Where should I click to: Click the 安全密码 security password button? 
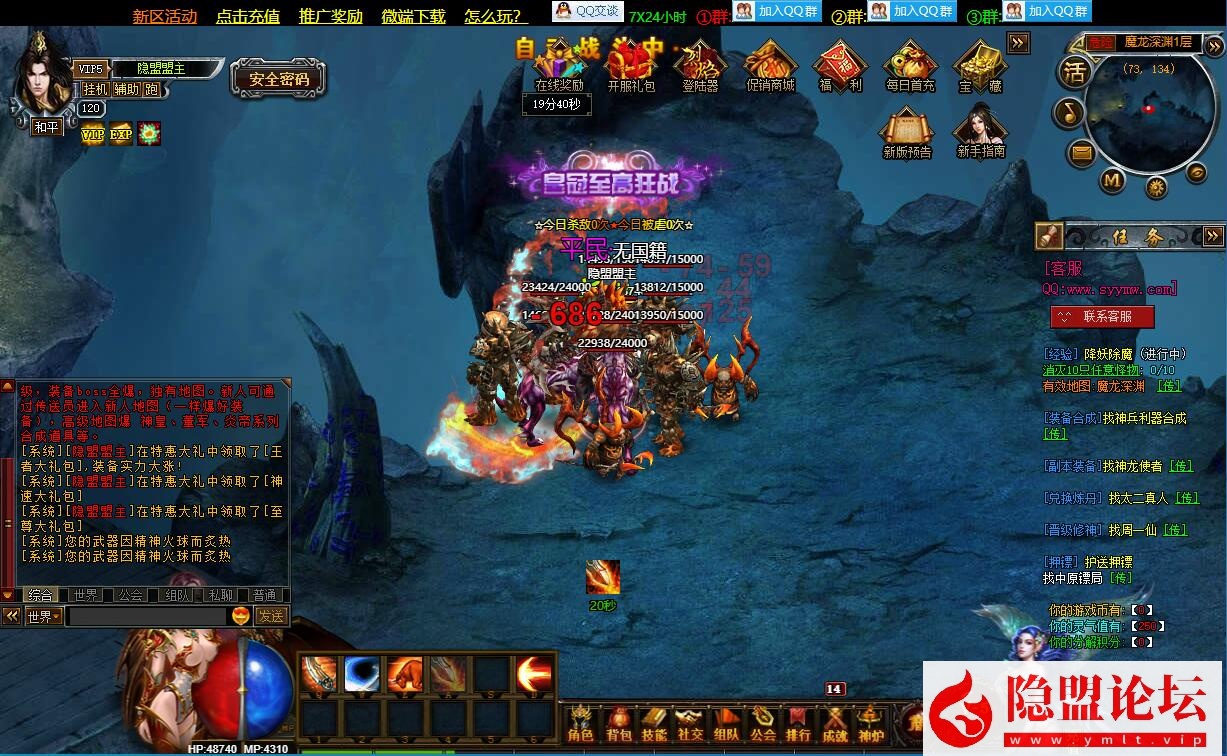[x=279, y=79]
